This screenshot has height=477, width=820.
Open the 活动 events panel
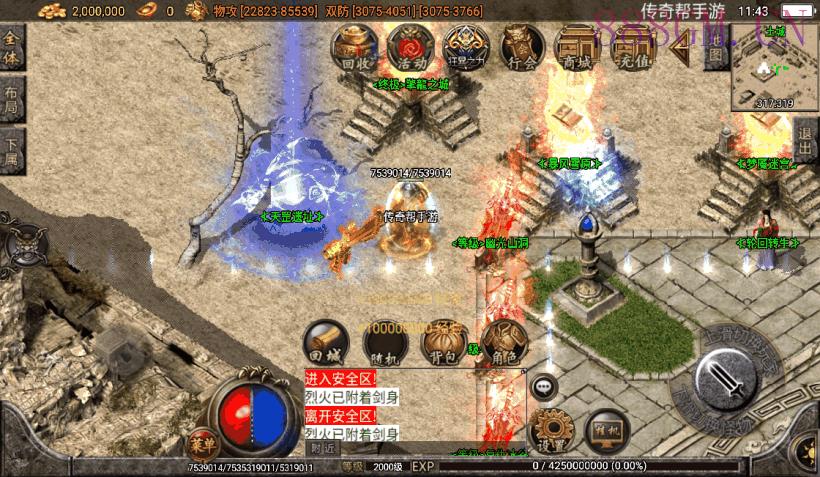(x=408, y=47)
